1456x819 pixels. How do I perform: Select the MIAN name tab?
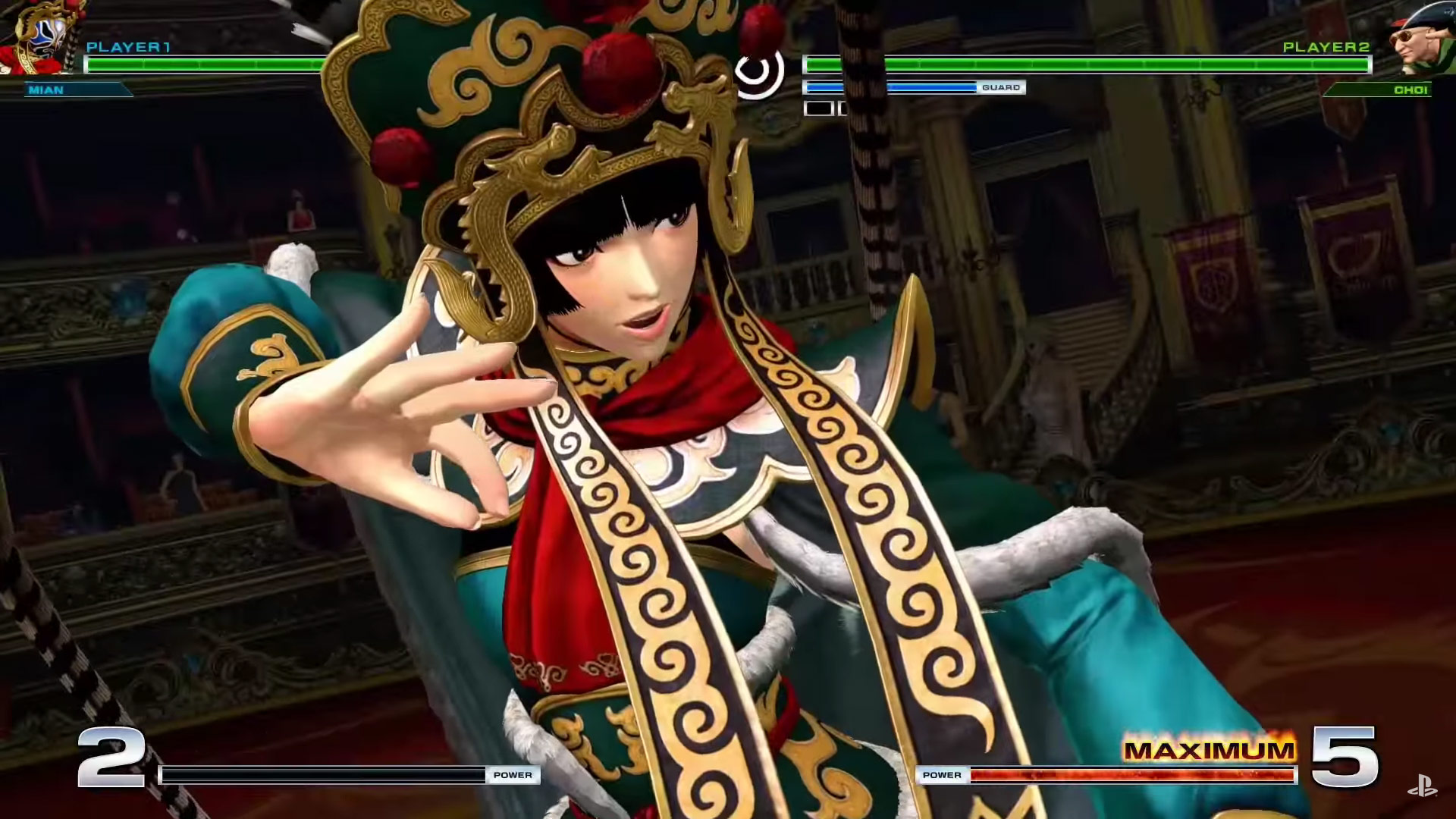click(x=45, y=90)
